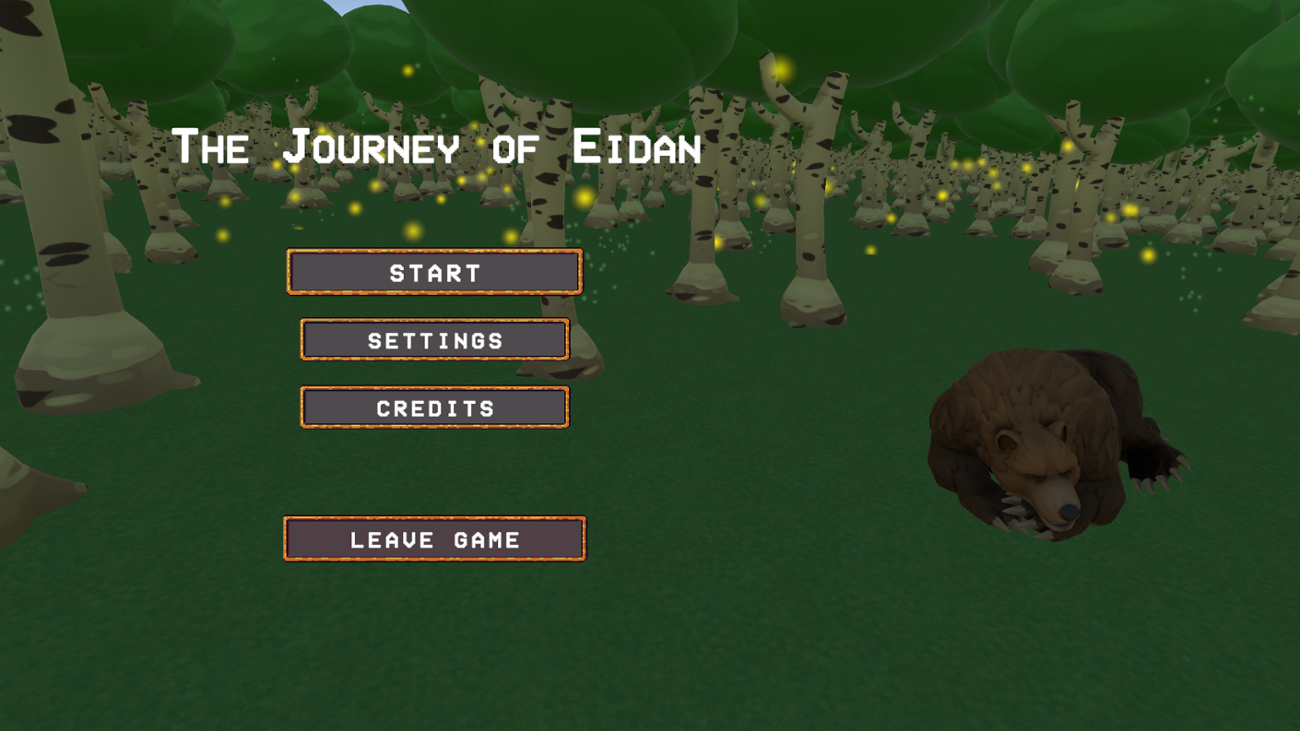Select the game title 'The Journey of Eidan'
Screen dimensions: 1300x731
point(438,147)
